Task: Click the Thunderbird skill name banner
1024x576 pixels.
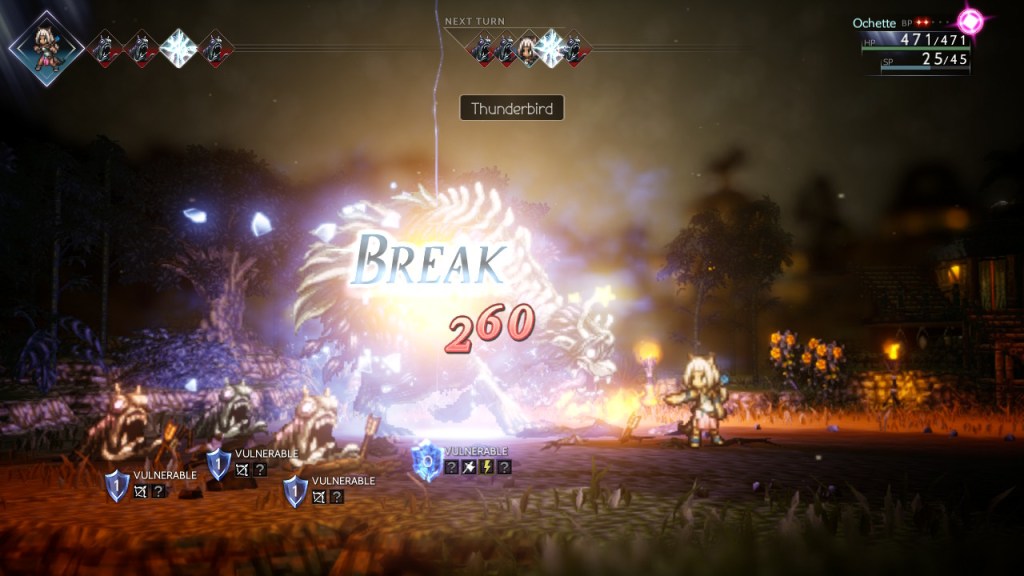Action: tap(511, 108)
